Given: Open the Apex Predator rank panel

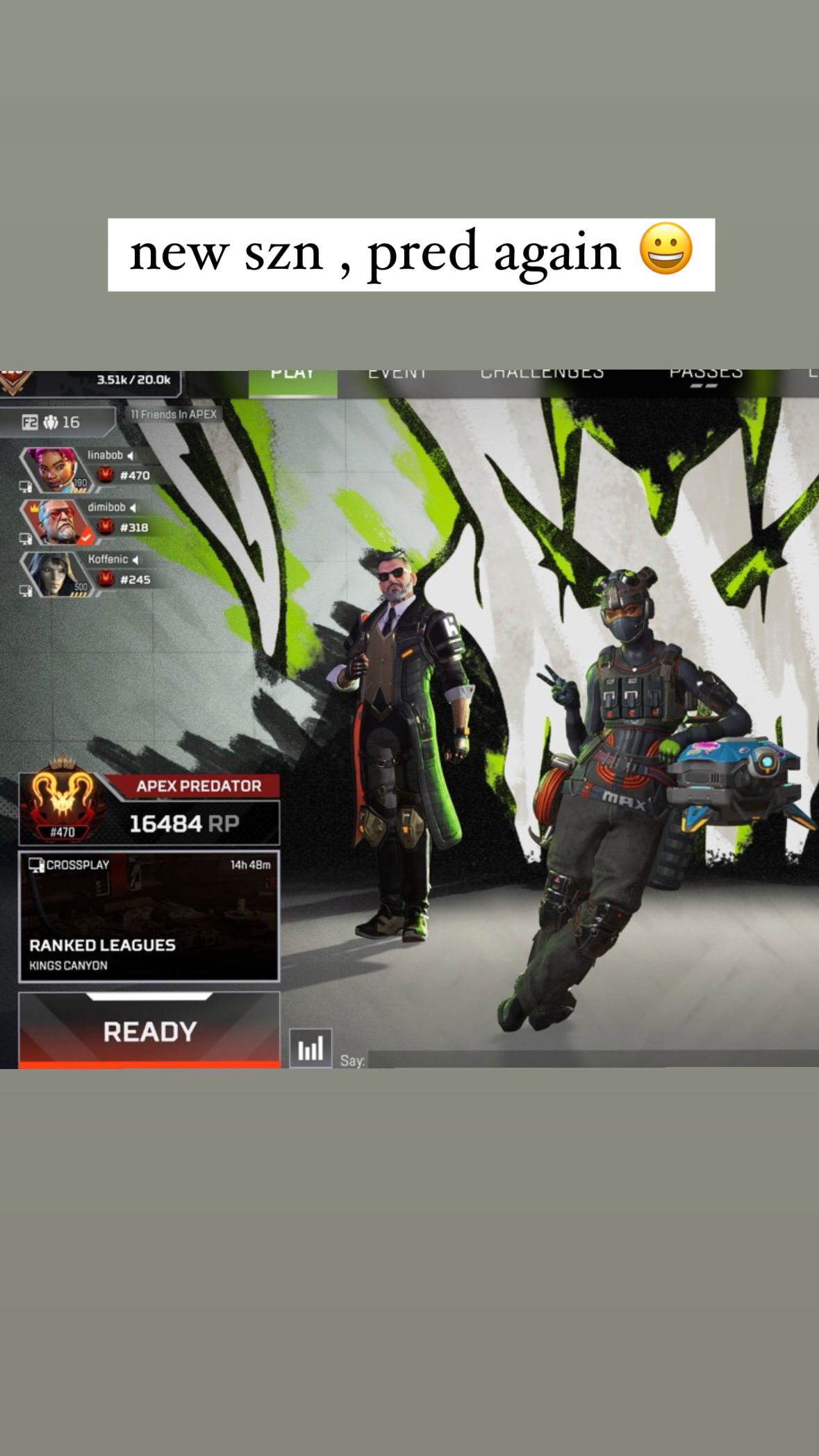Looking at the screenshot, I should 149,809.
